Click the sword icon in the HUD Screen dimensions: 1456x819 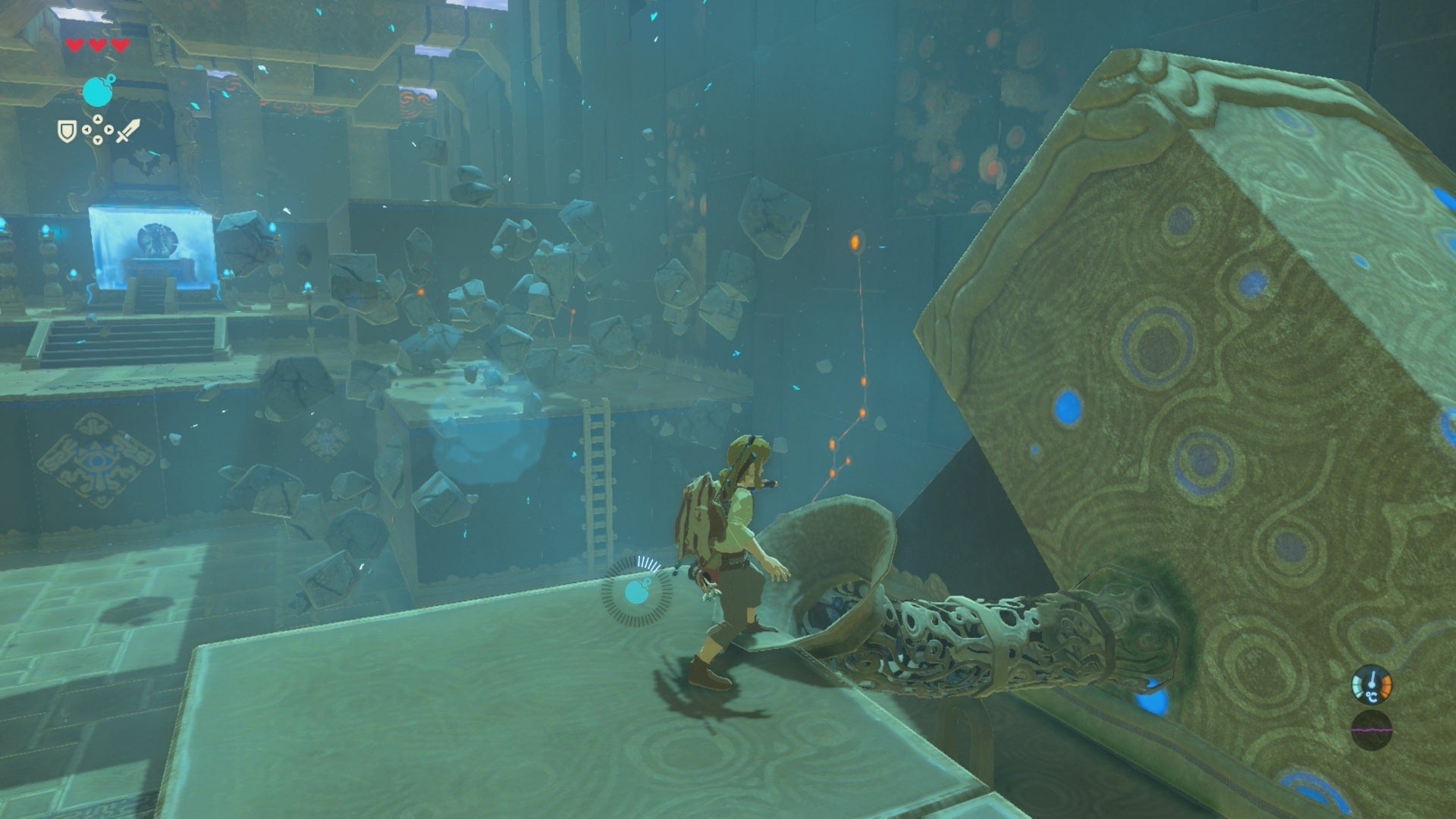(x=130, y=130)
